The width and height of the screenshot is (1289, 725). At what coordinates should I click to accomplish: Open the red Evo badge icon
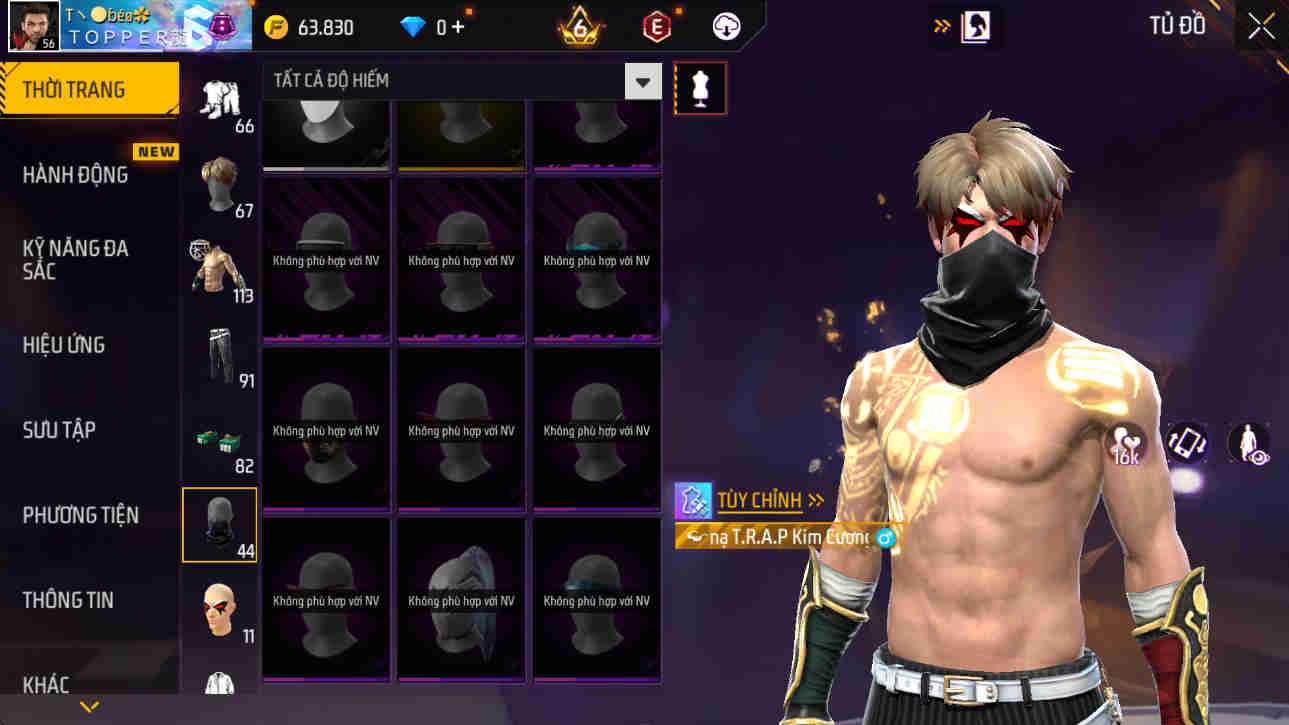pos(656,26)
